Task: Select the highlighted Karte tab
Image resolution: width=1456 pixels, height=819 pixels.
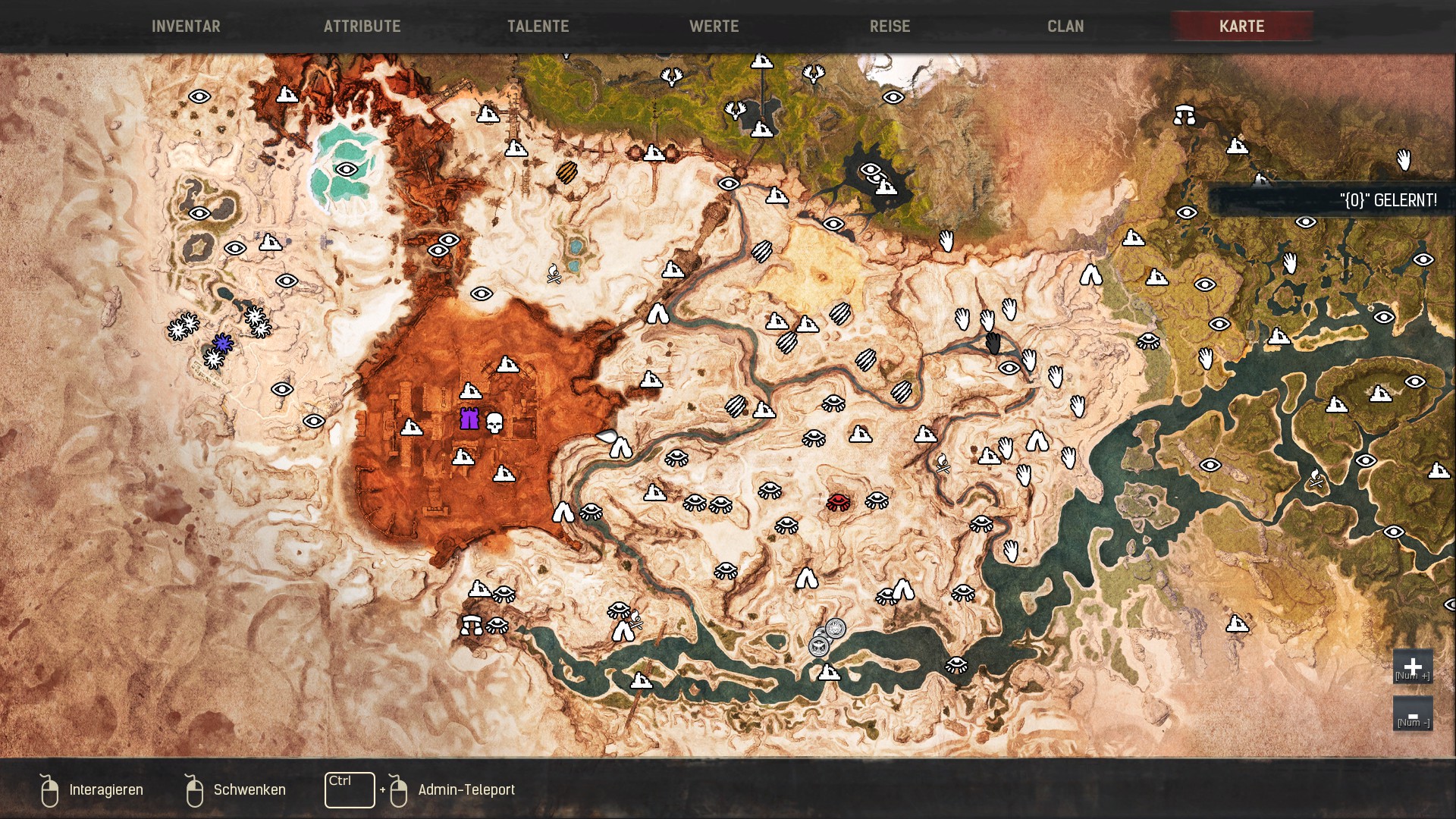Action: [1241, 27]
